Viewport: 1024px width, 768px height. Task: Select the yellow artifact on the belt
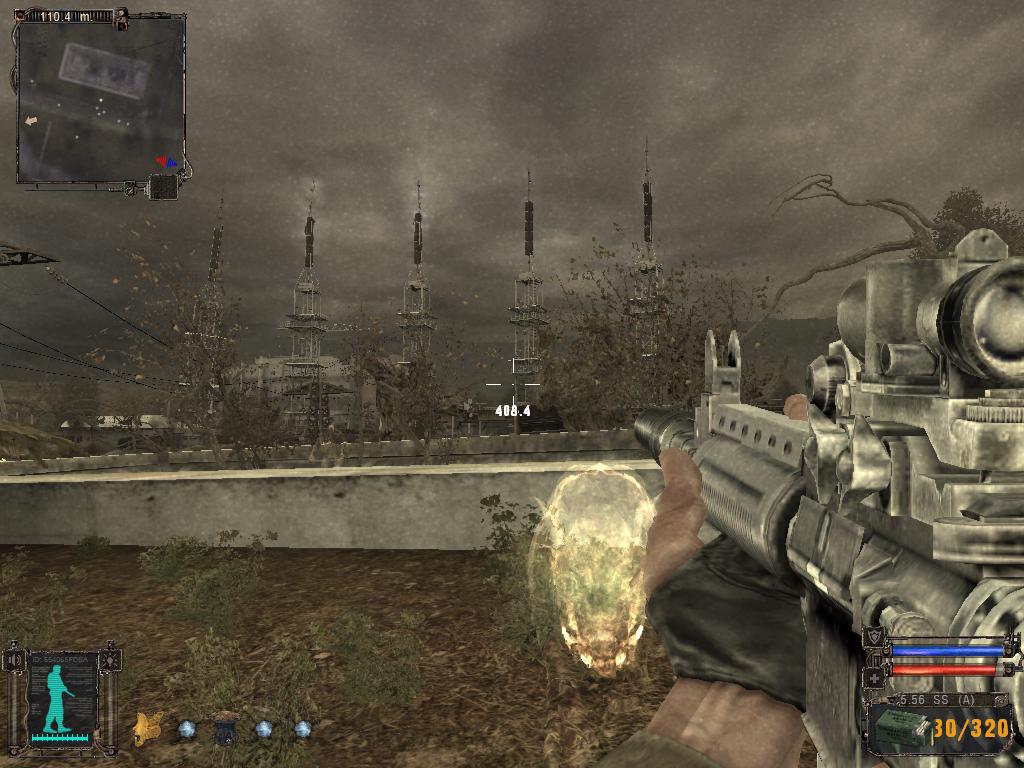[x=149, y=727]
